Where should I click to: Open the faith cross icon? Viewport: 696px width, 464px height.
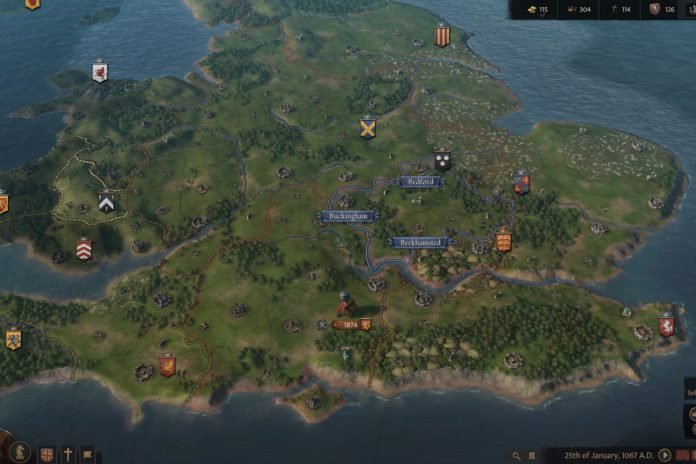coord(68,455)
